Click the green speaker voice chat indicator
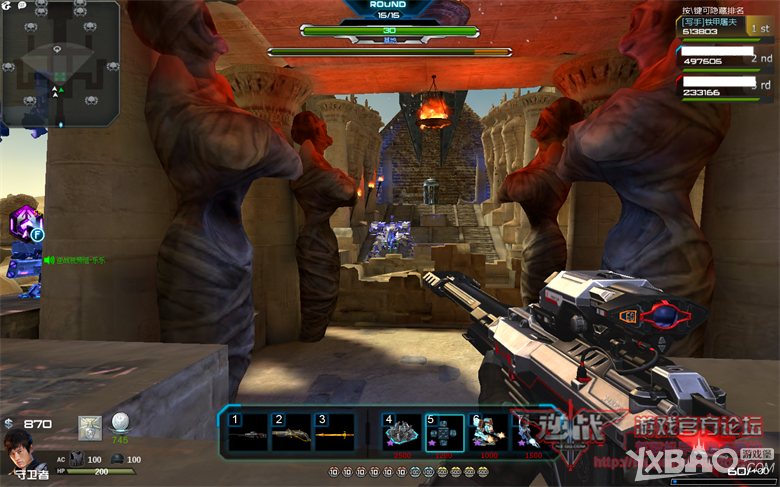780x487 pixels. click(x=47, y=260)
